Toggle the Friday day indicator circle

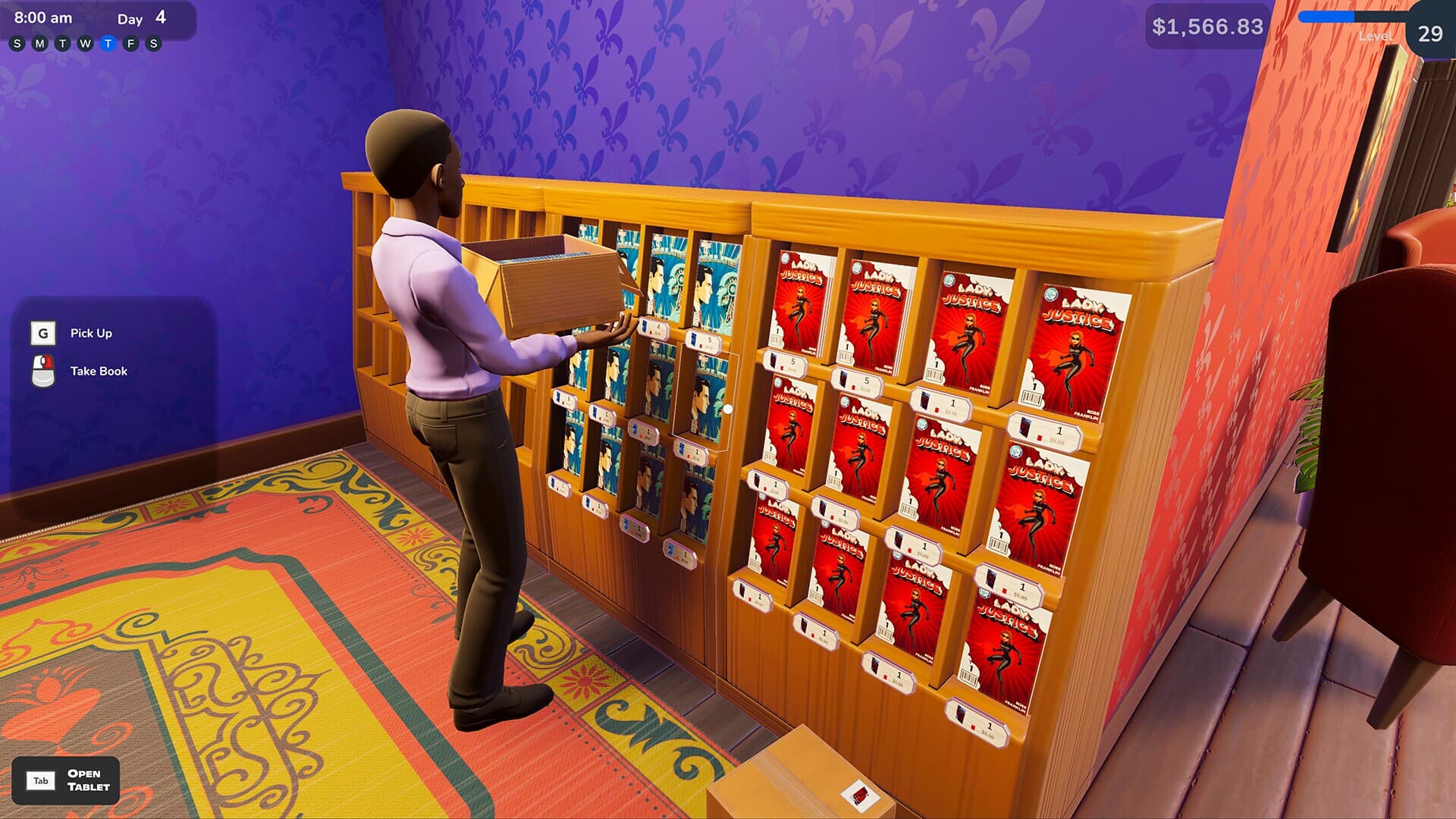click(x=132, y=43)
